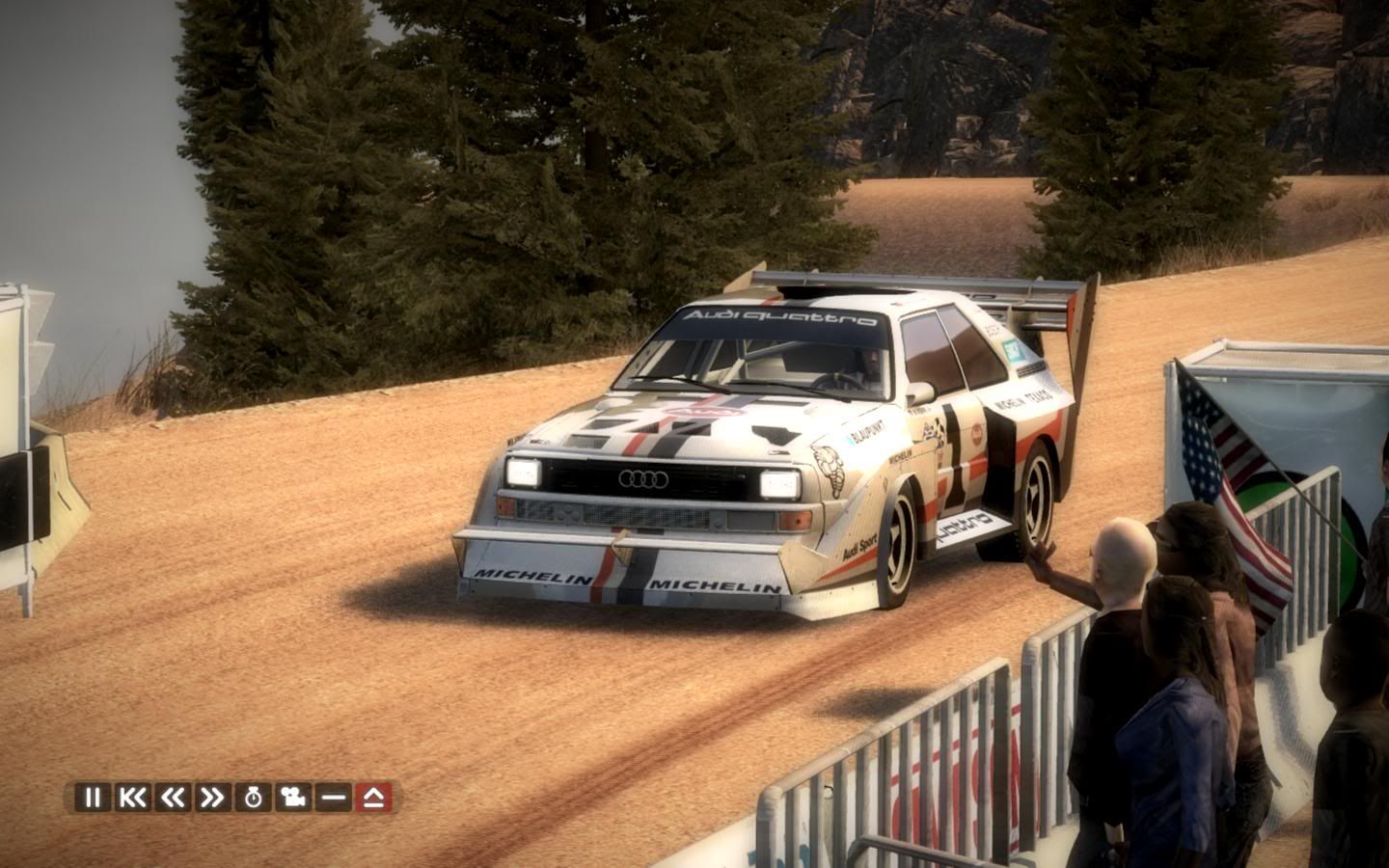Restart the replay from the beginning
Viewport: 1389px width, 868px height.
coord(132,798)
